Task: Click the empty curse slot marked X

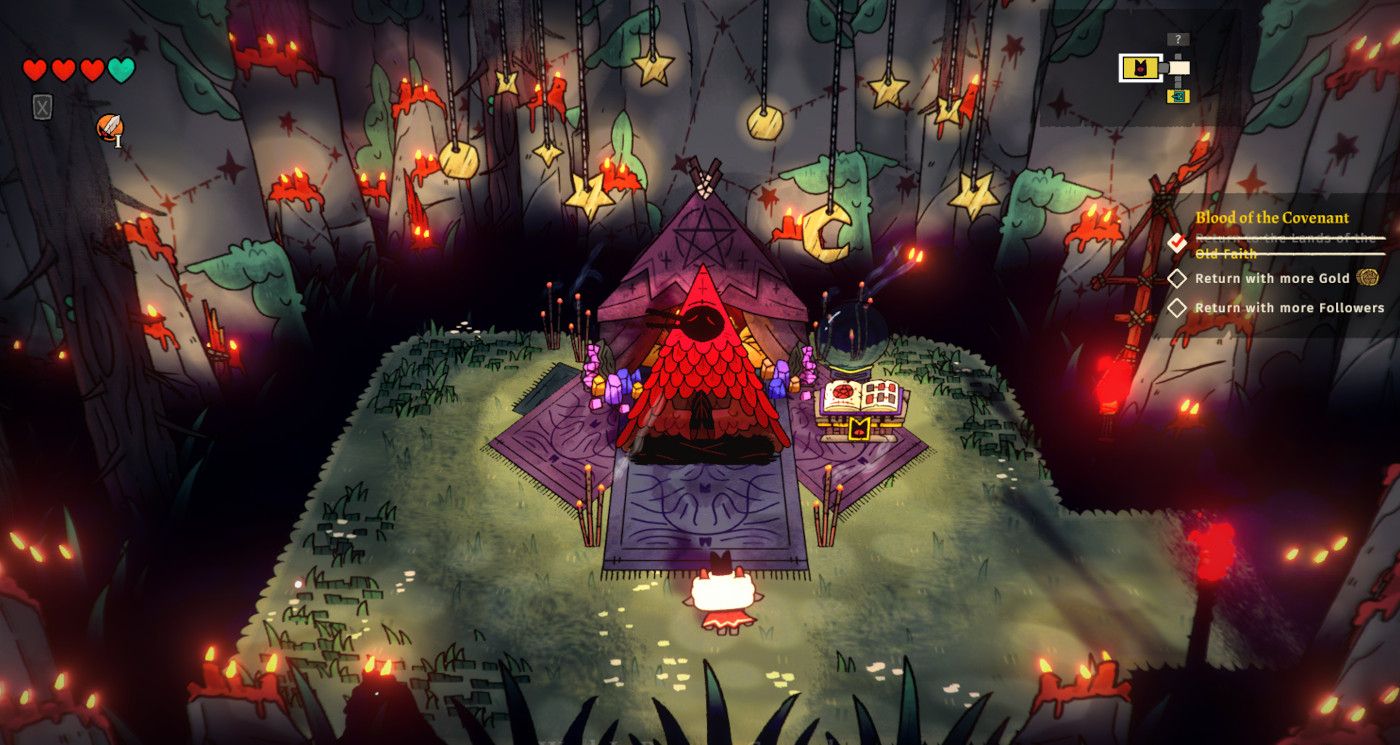Action: coord(42,107)
